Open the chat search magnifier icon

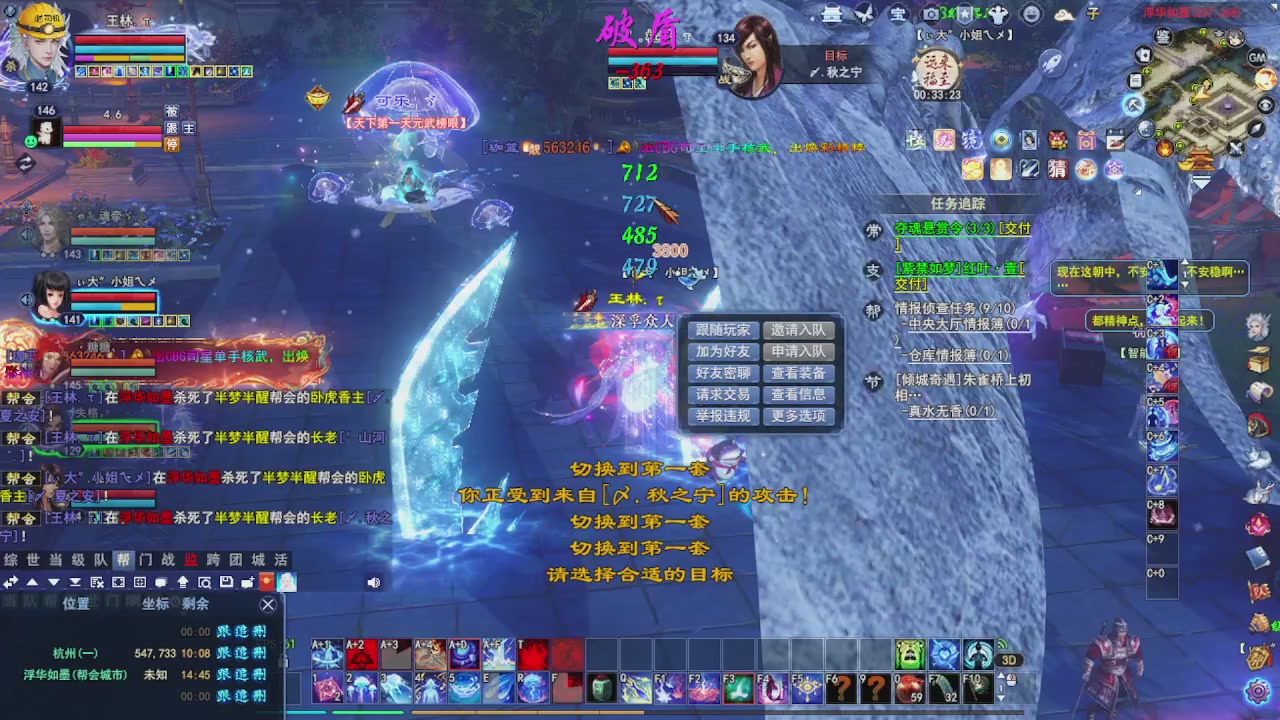coord(203,583)
